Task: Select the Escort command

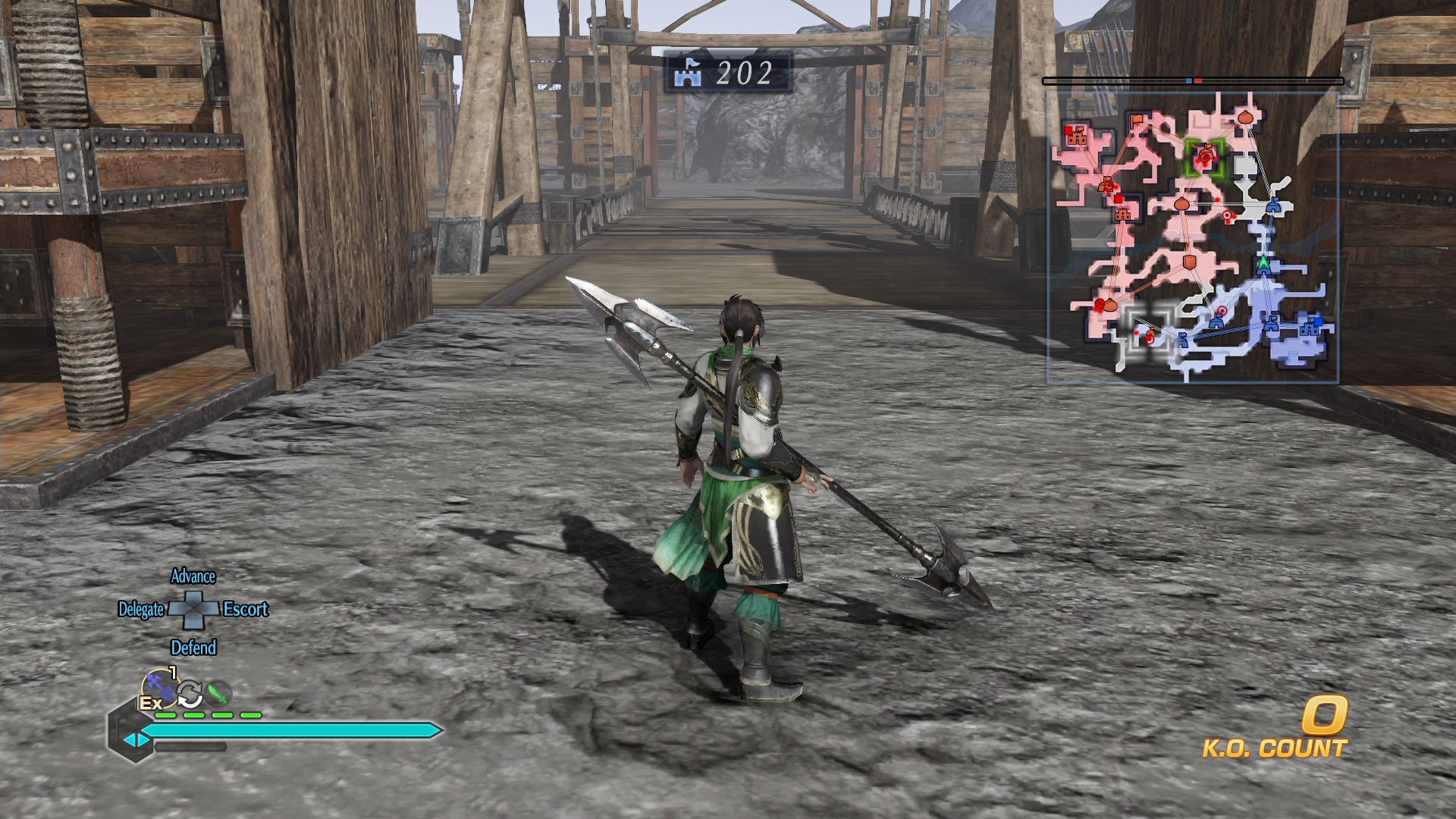Action: point(246,610)
